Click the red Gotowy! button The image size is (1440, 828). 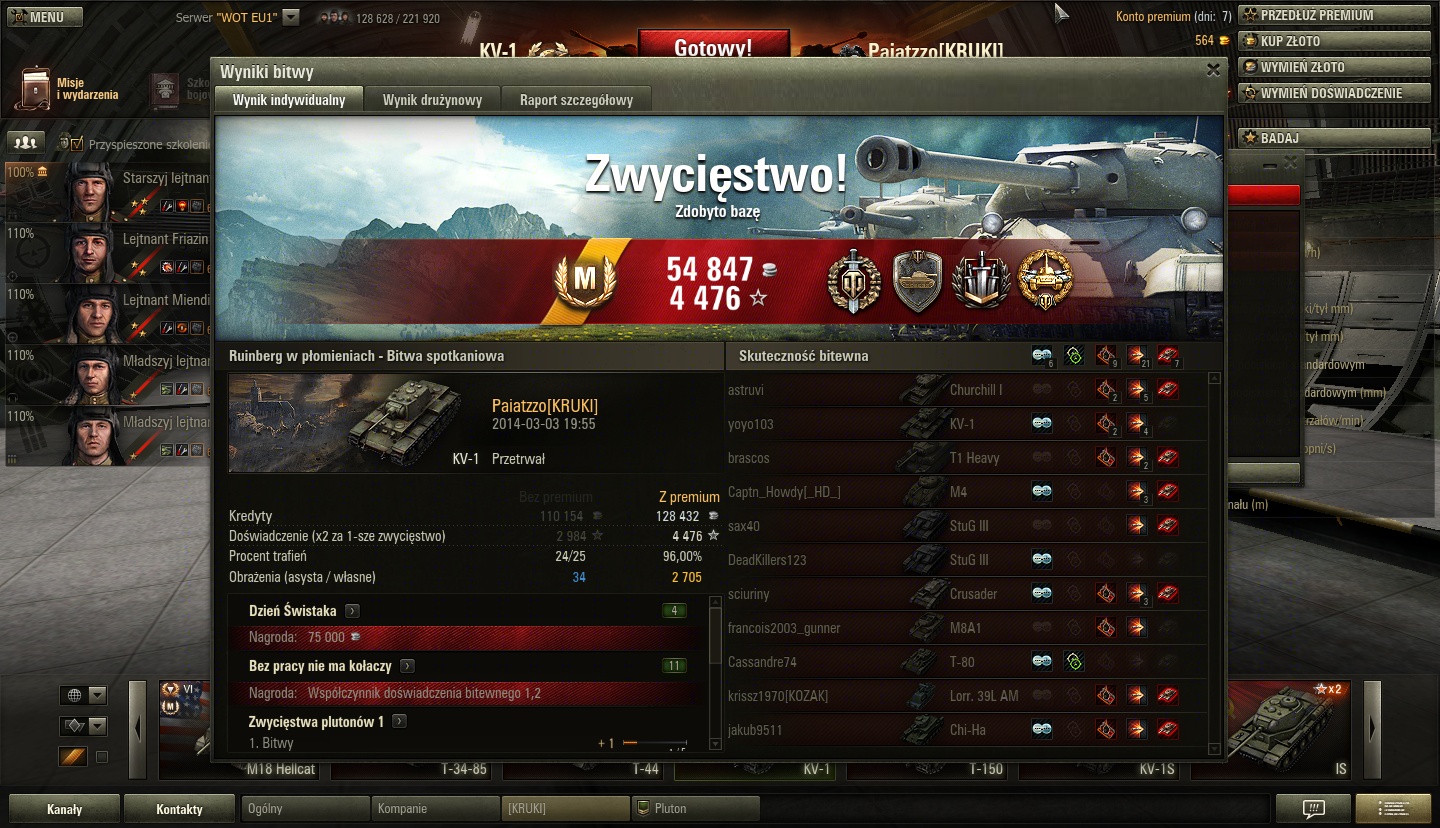[713, 47]
